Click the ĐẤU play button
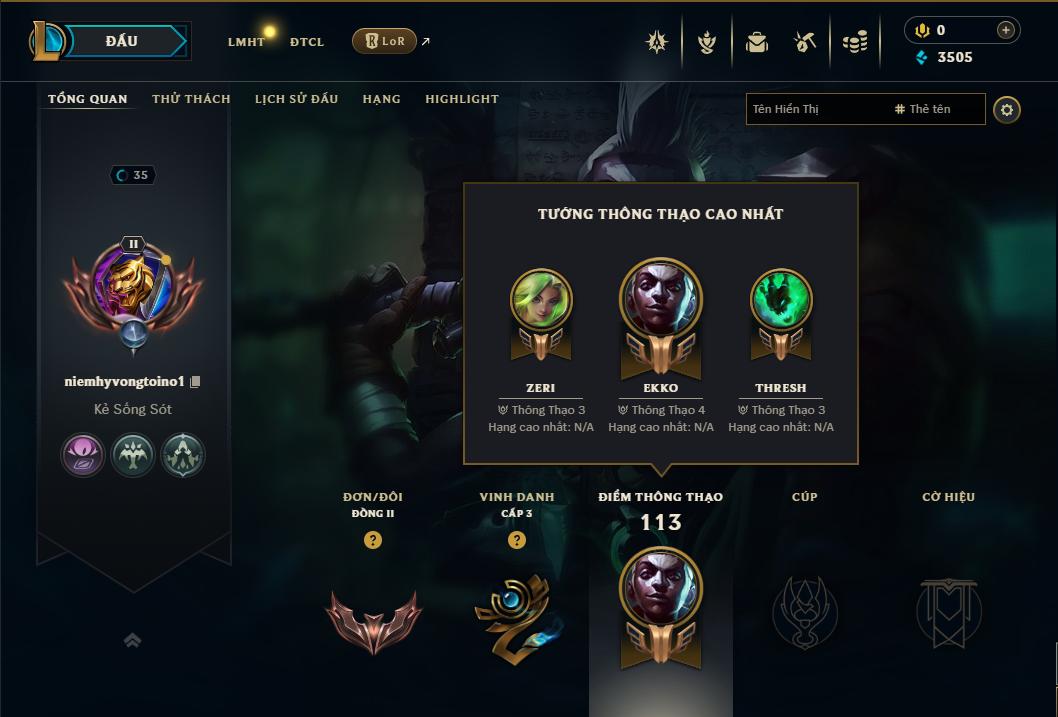Screen dimensions: 1058x717 (x=122, y=41)
